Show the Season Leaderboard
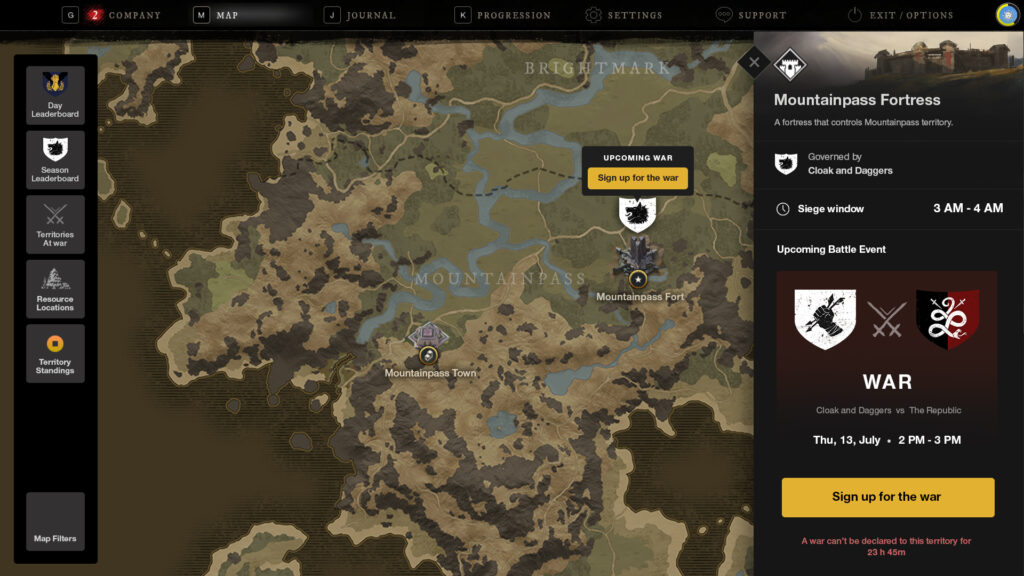 55,160
